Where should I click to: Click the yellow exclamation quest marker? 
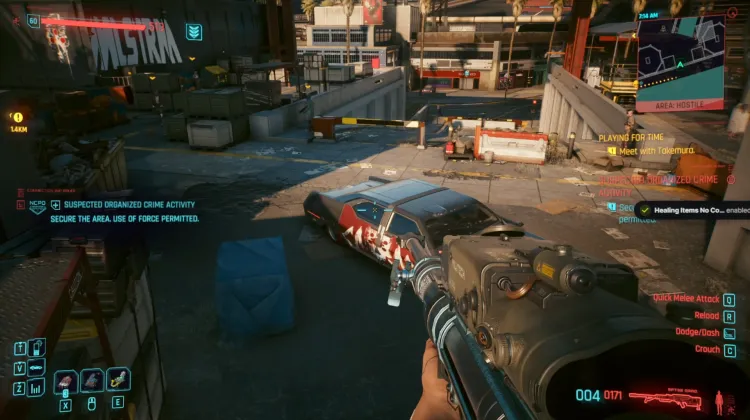coord(17,117)
